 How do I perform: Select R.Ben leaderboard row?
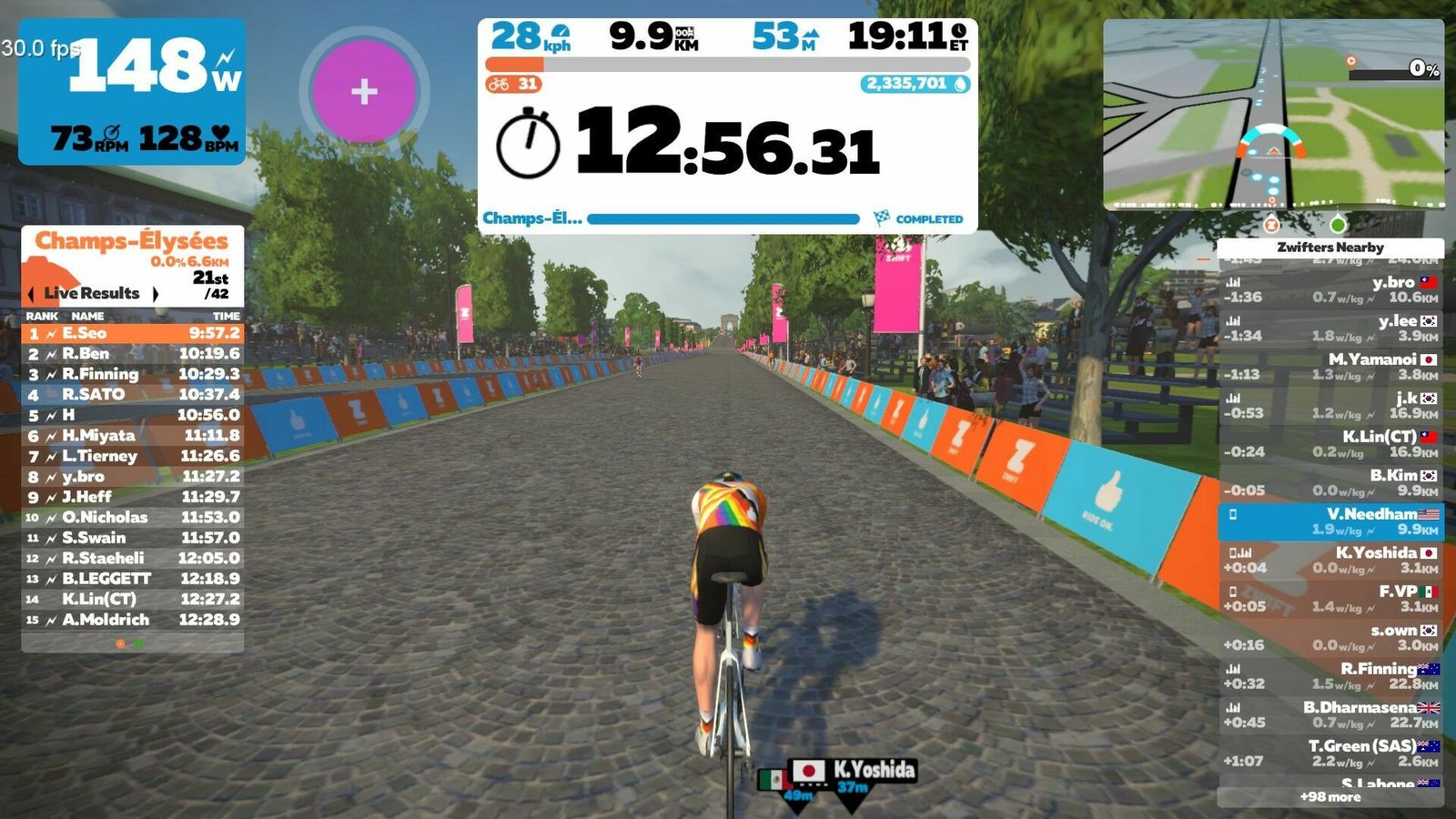133,354
